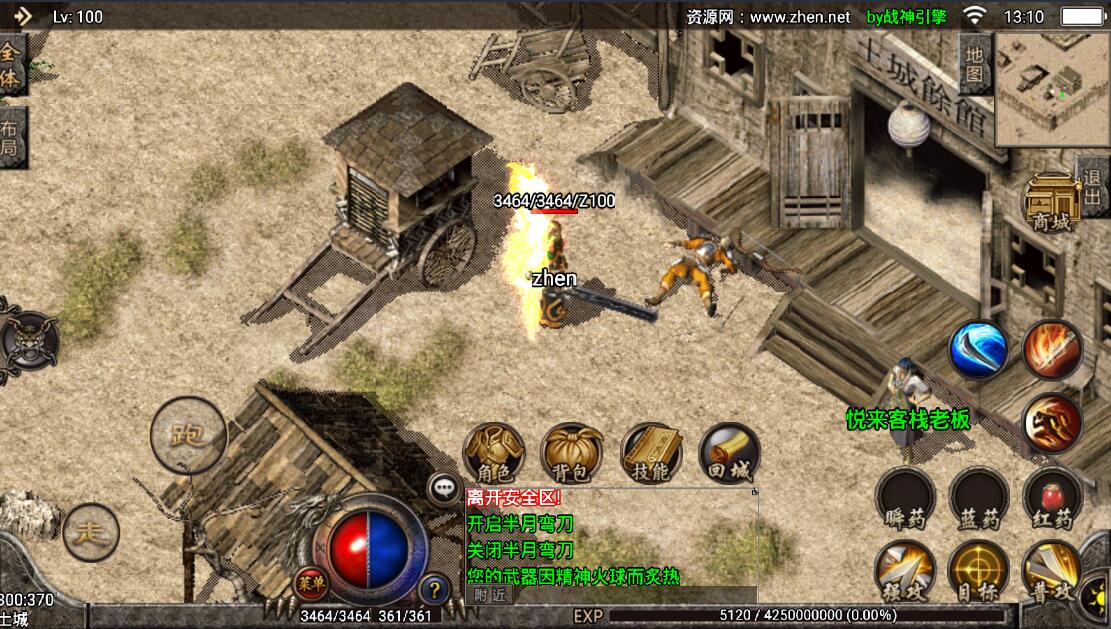Use the 红药 red potion slot
This screenshot has width=1111, height=629.
[1052, 497]
